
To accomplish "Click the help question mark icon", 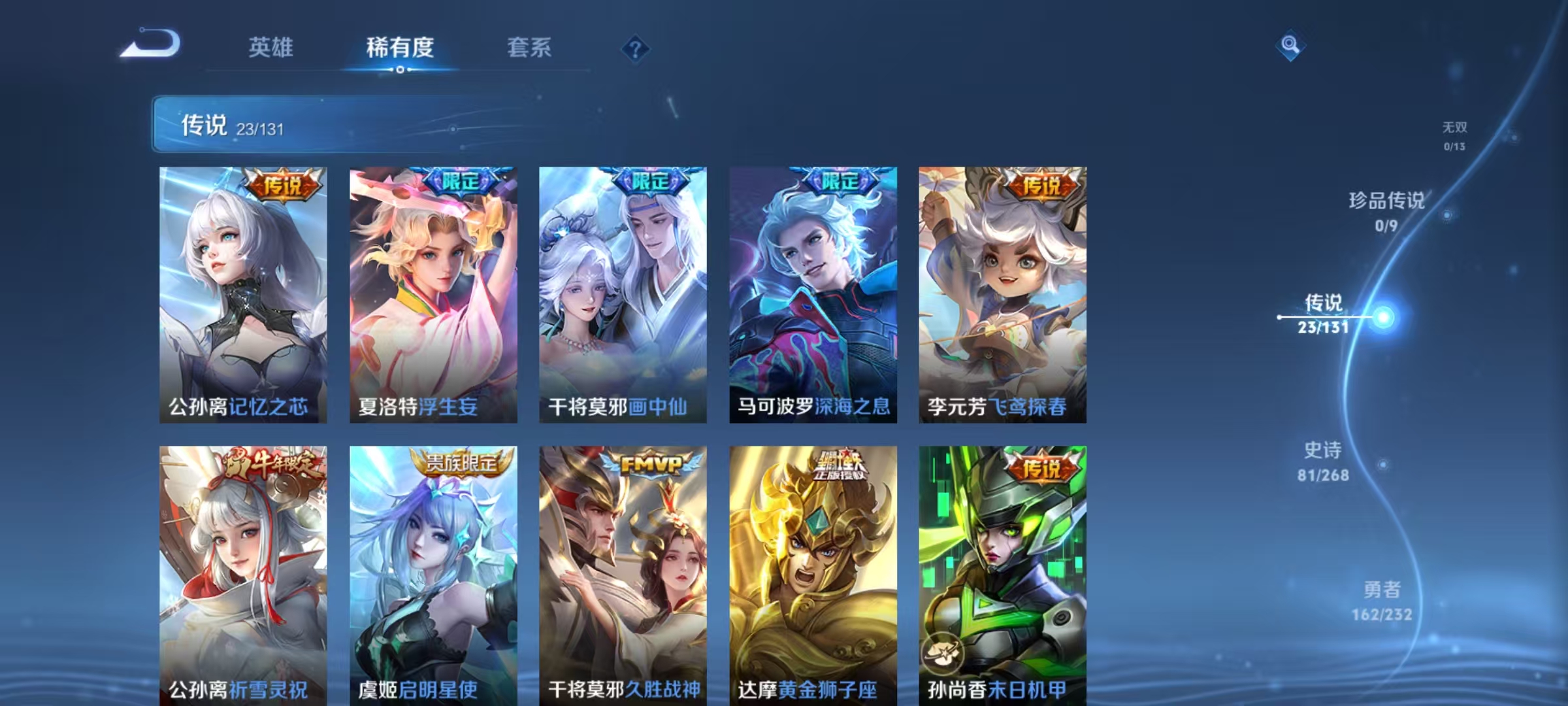I will click(x=634, y=48).
